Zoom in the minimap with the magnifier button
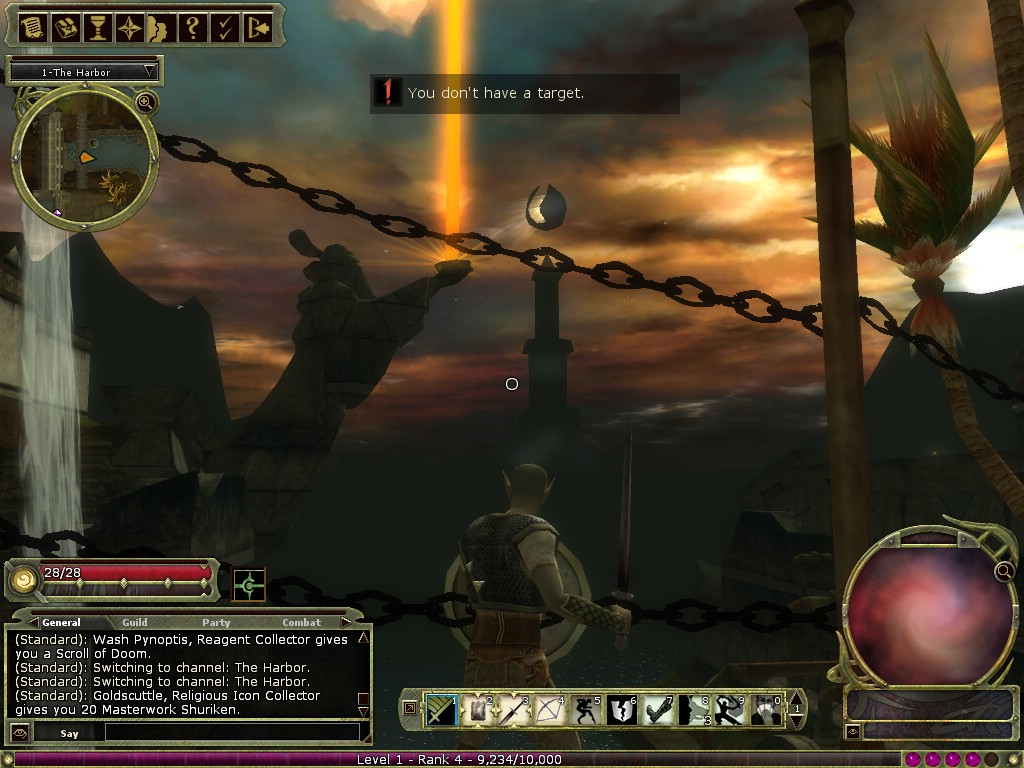The width and height of the screenshot is (1024, 768). tap(146, 101)
